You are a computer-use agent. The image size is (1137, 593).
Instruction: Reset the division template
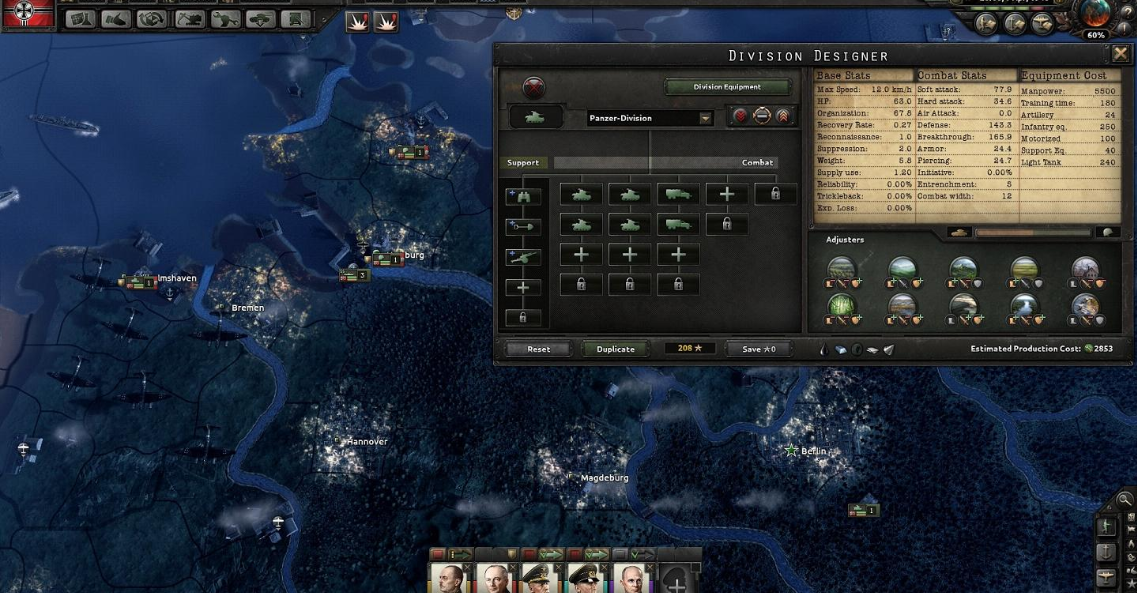[538, 349]
